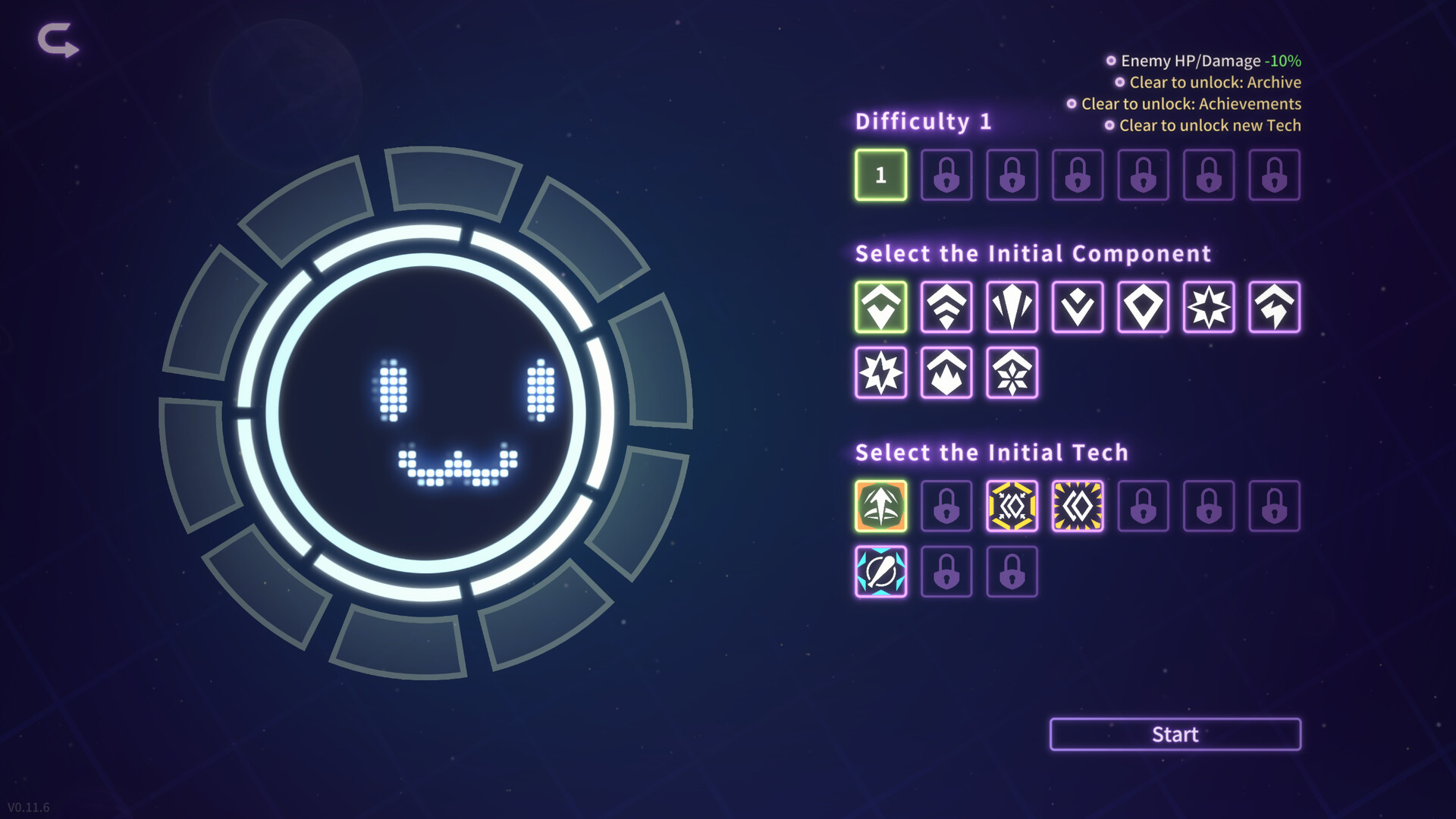The image size is (1456, 819).
Task: Expand the locked difficulty slot beside level 1
Action: pos(946,175)
